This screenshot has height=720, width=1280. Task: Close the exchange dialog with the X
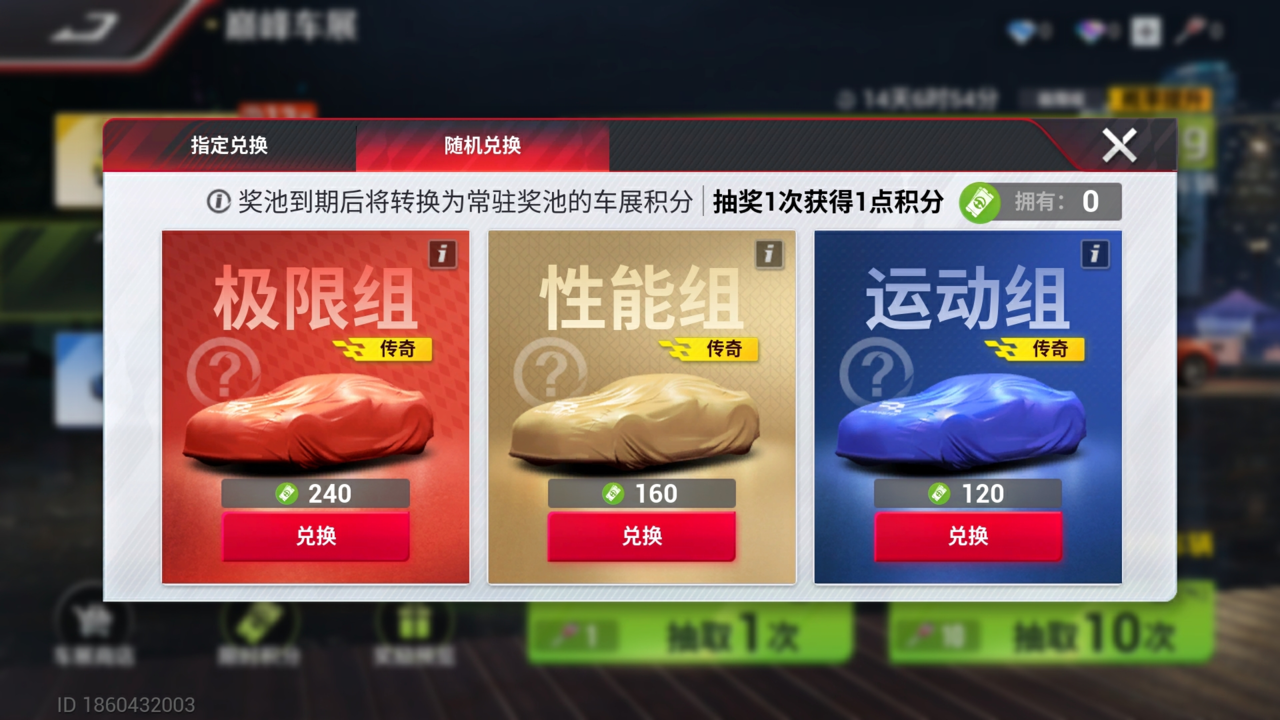pyautogui.click(x=1119, y=145)
